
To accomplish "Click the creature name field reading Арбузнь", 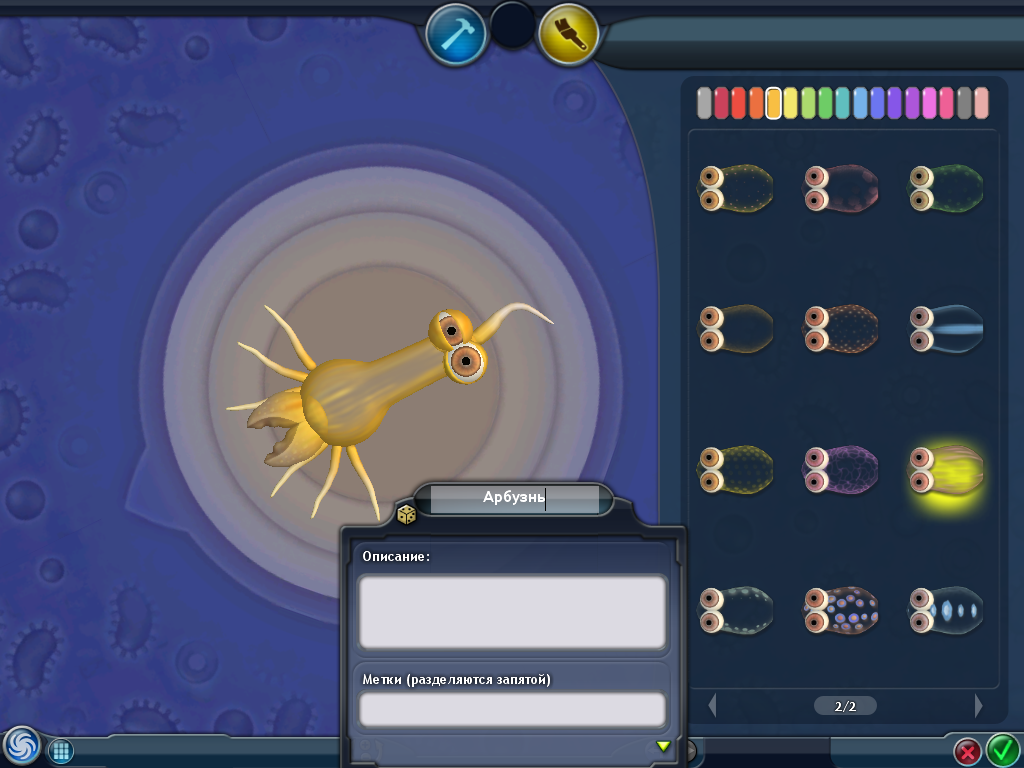I will click(514, 498).
